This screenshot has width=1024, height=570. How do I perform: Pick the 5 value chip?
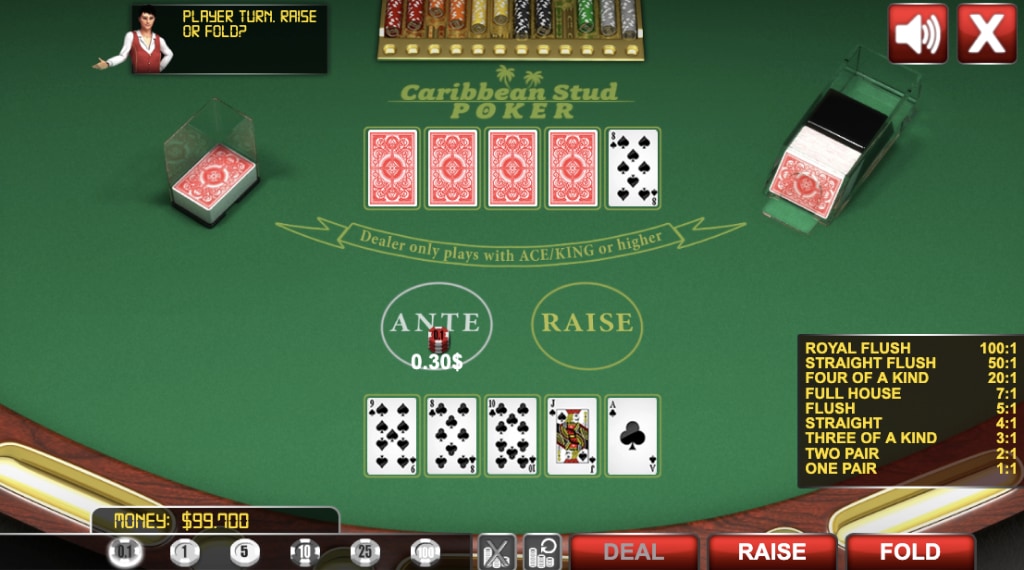pos(245,551)
